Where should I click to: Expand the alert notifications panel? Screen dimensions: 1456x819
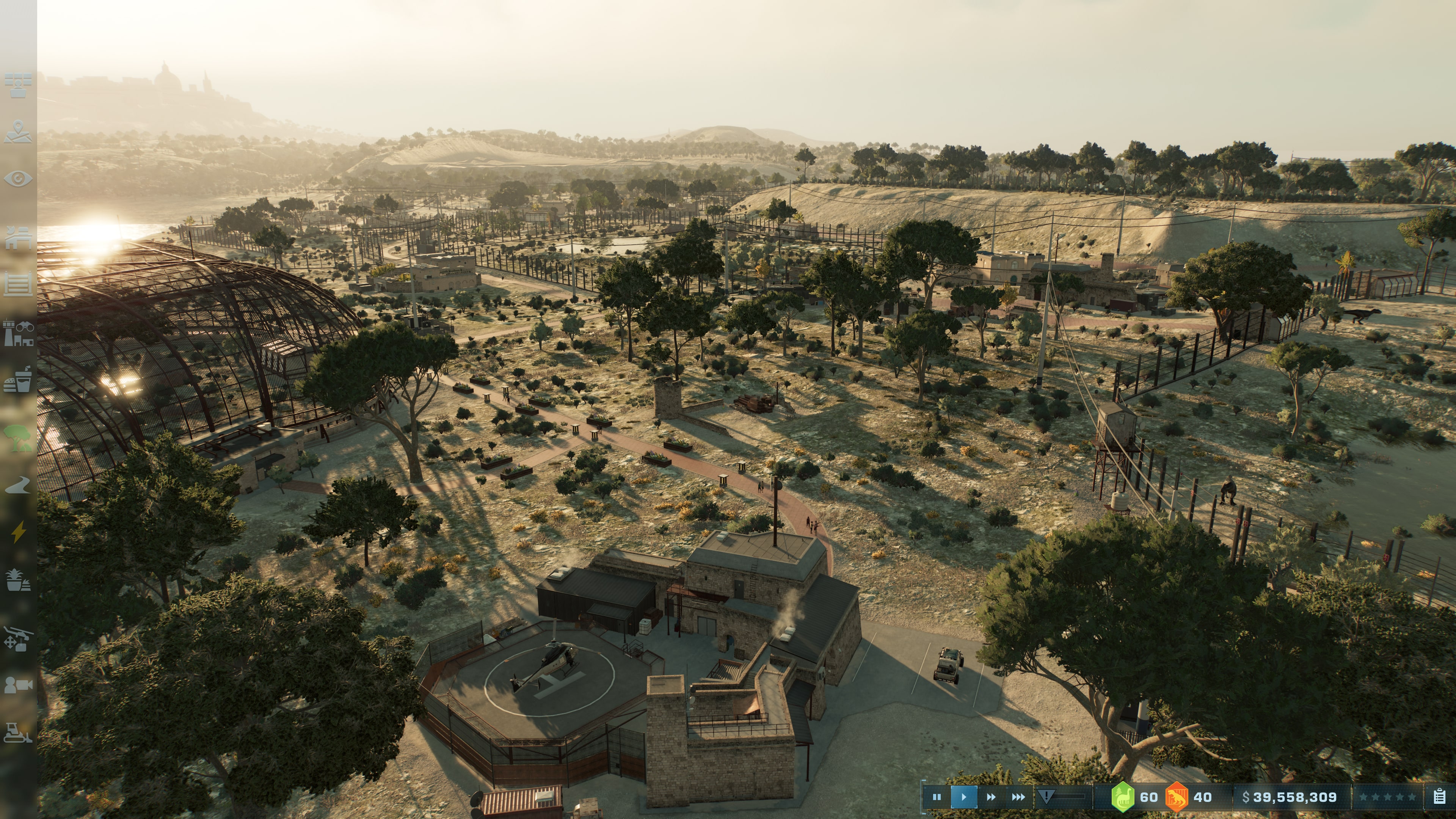click(x=1047, y=796)
